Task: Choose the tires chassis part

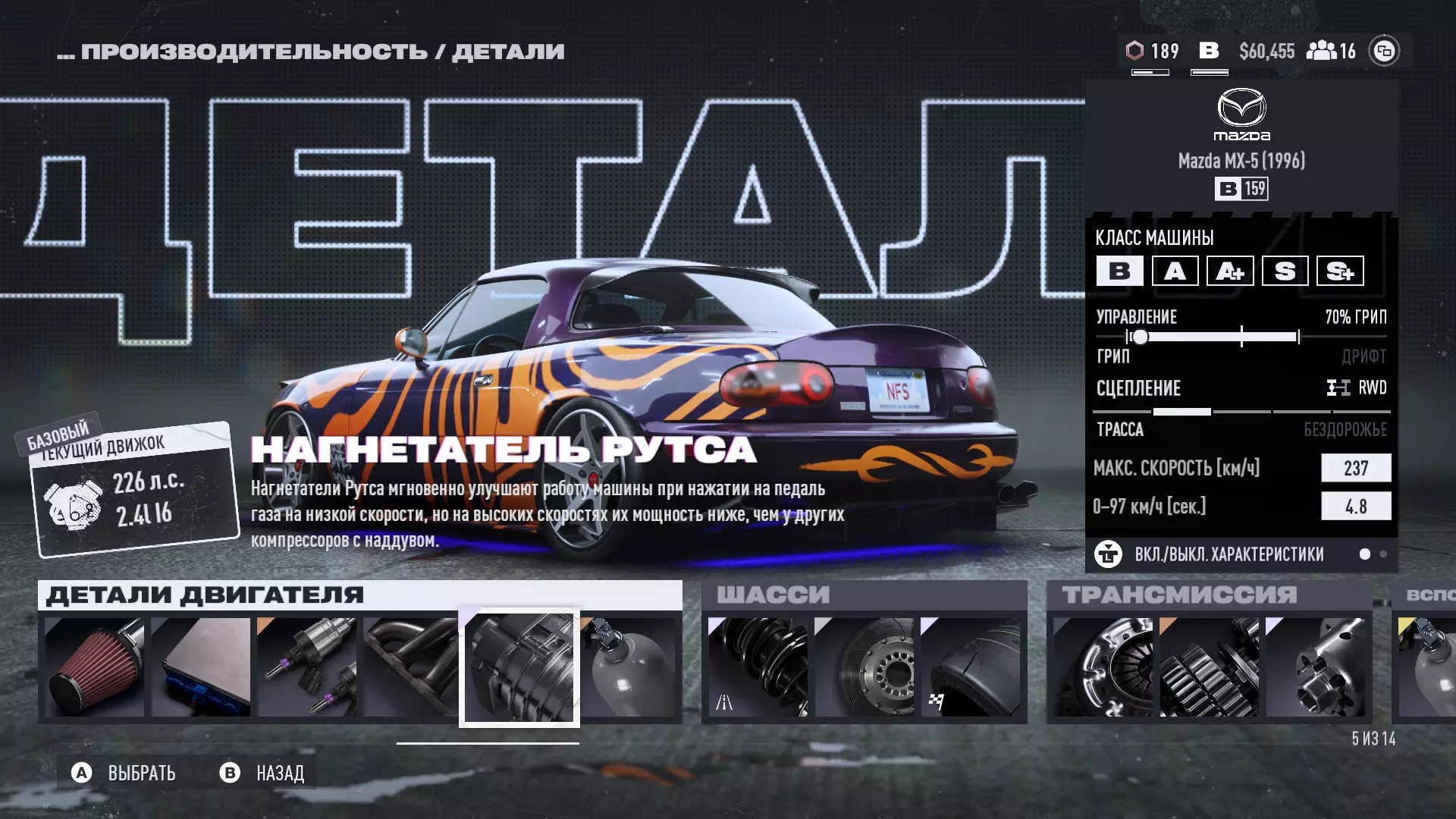Action: (970, 667)
